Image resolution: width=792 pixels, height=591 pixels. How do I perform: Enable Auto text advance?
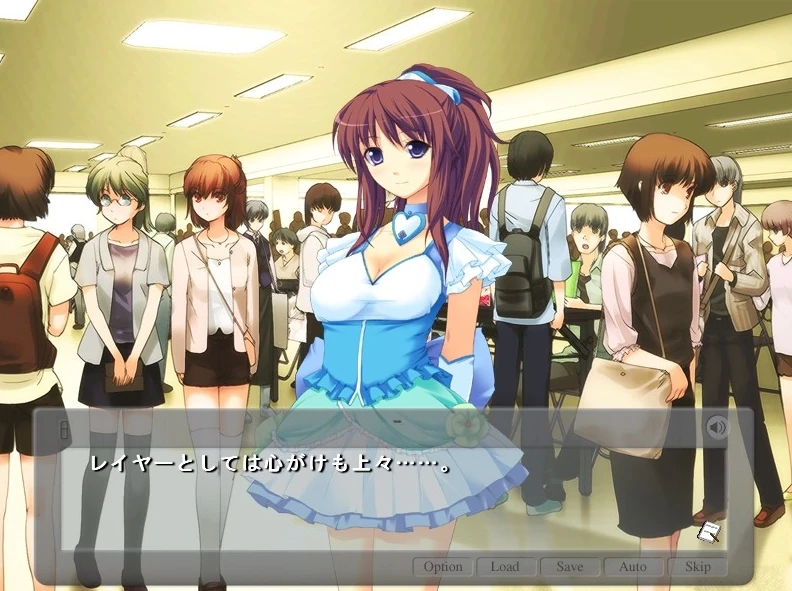click(633, 567)
